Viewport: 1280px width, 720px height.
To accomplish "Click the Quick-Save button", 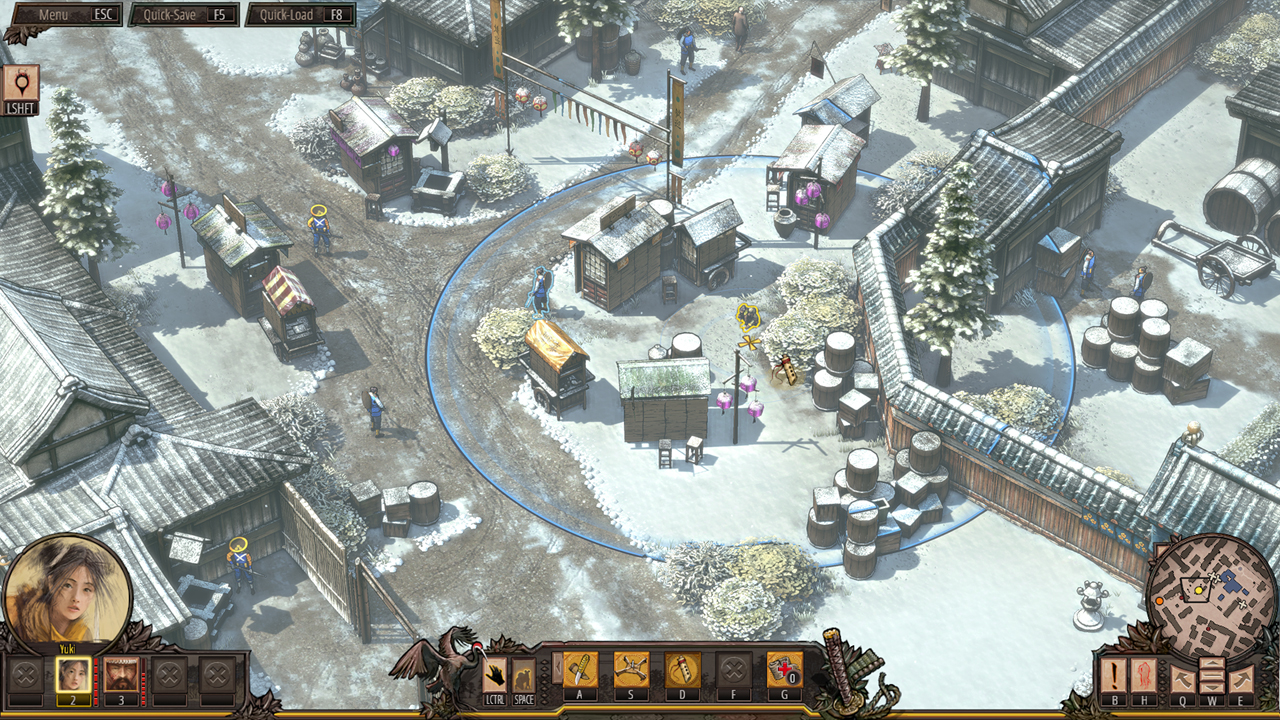I will pyautogui.click(x=184, y=15).
